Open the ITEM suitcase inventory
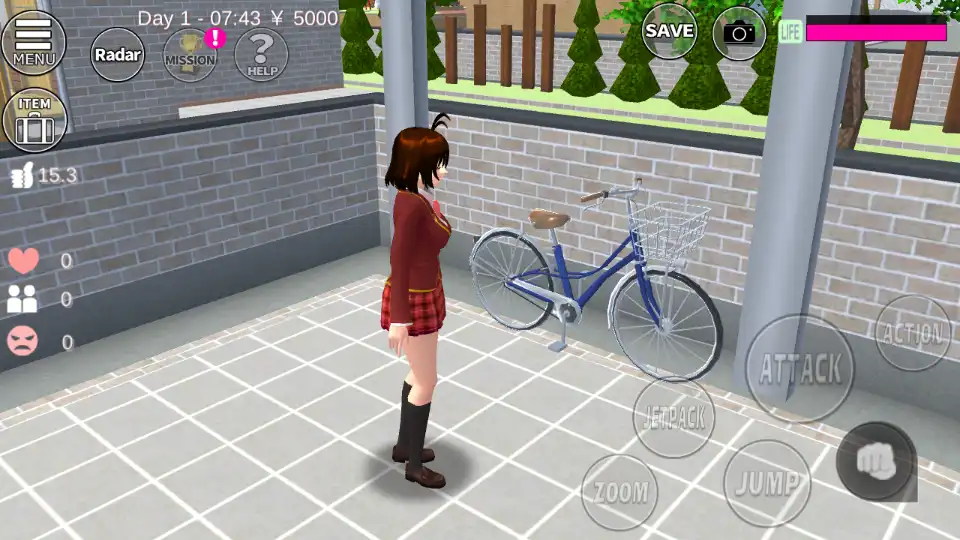Image resolution: width=960 pixels, height=540 pixels. click(35, 120)
